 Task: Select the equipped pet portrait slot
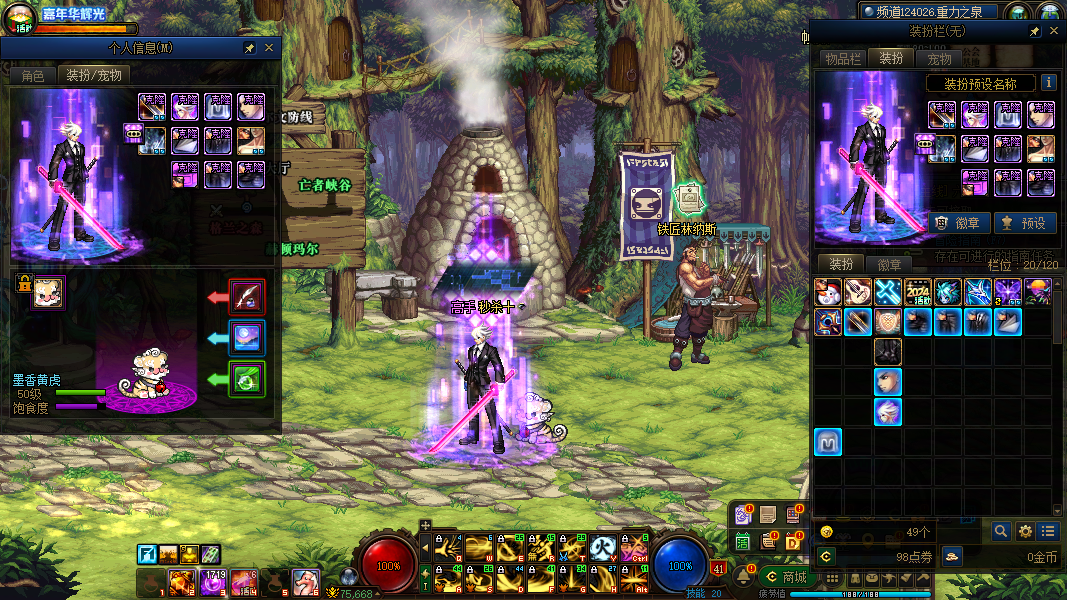click(x=47, y=293)
